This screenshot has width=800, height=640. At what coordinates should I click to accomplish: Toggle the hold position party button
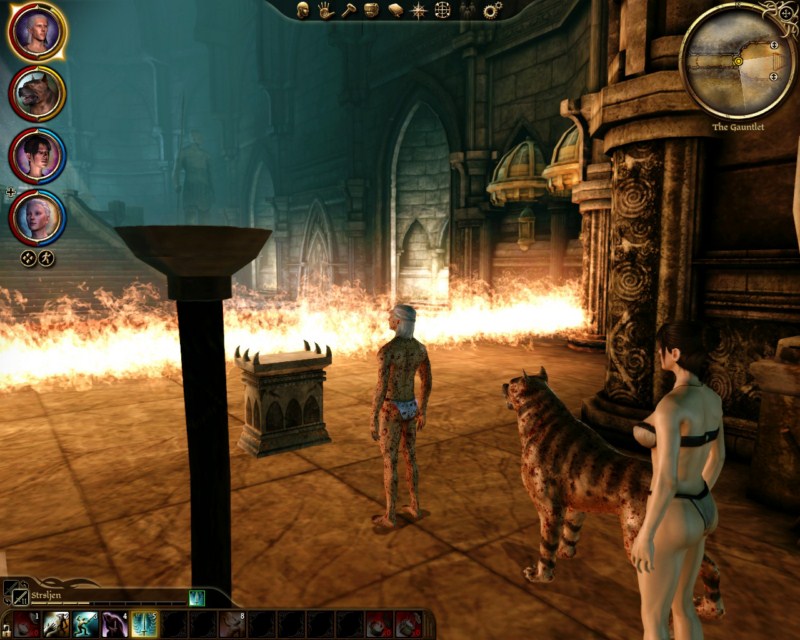coord(28,258)
